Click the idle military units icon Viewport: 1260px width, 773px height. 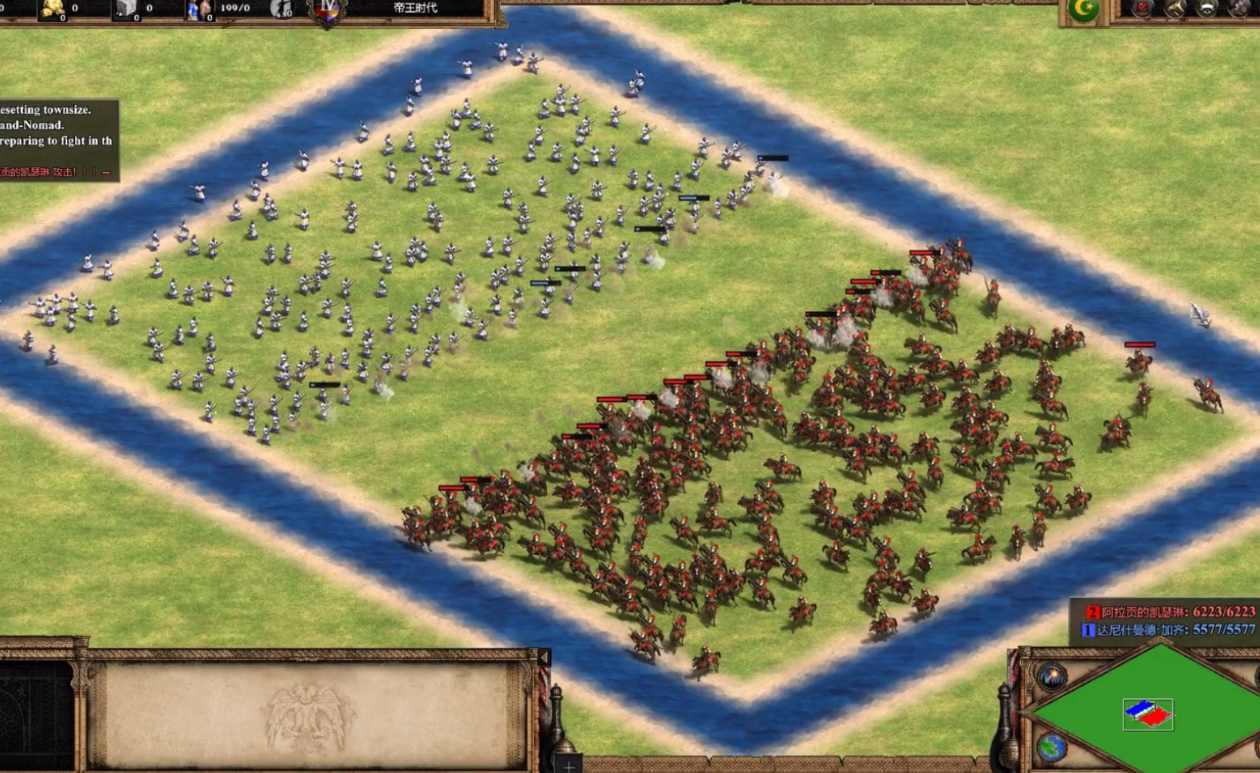pos(281,10)
